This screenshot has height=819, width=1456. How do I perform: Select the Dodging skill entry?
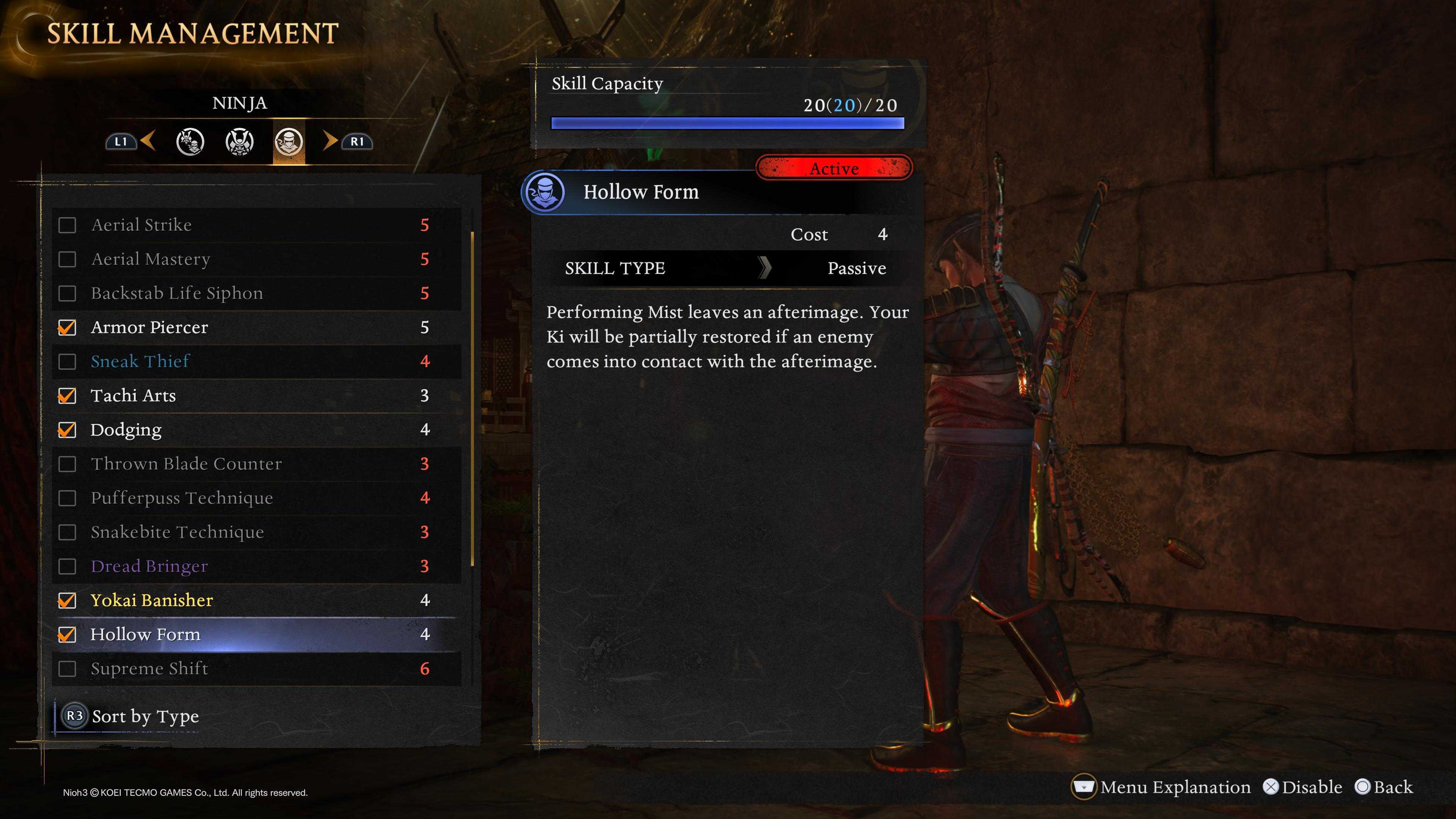126,430
